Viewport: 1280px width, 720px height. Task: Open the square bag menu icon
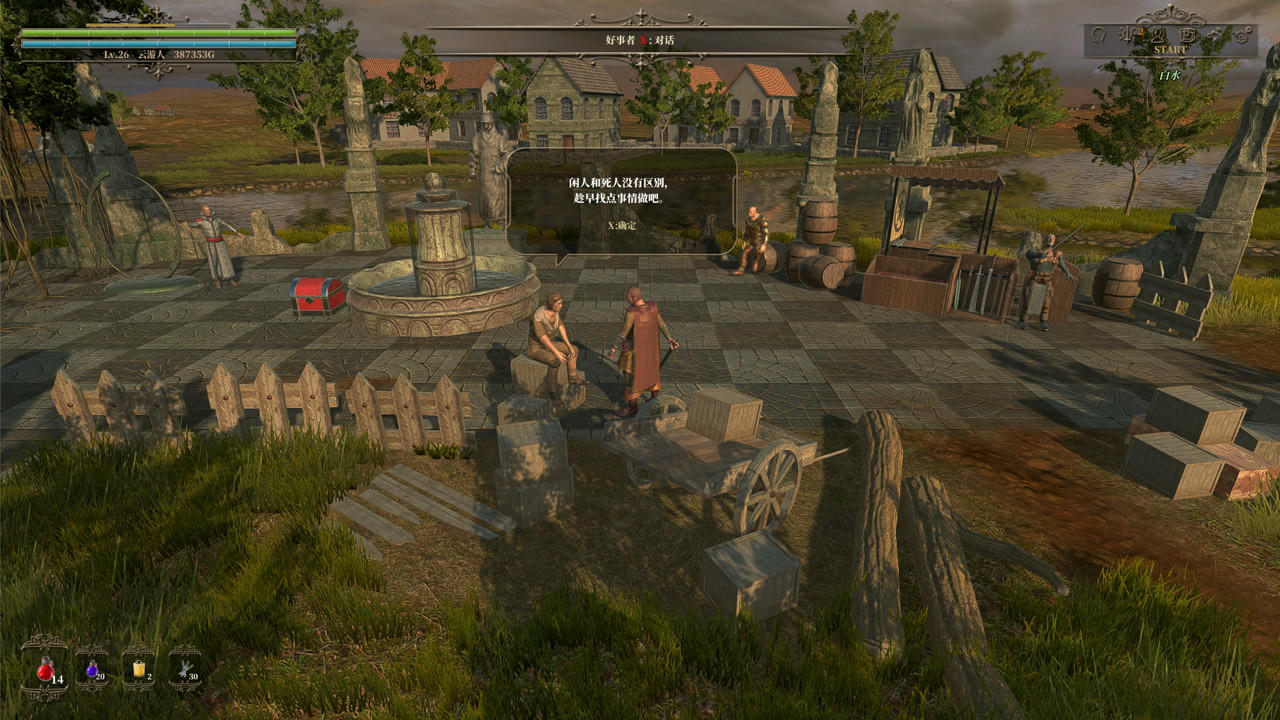[x=1187, y=35]
